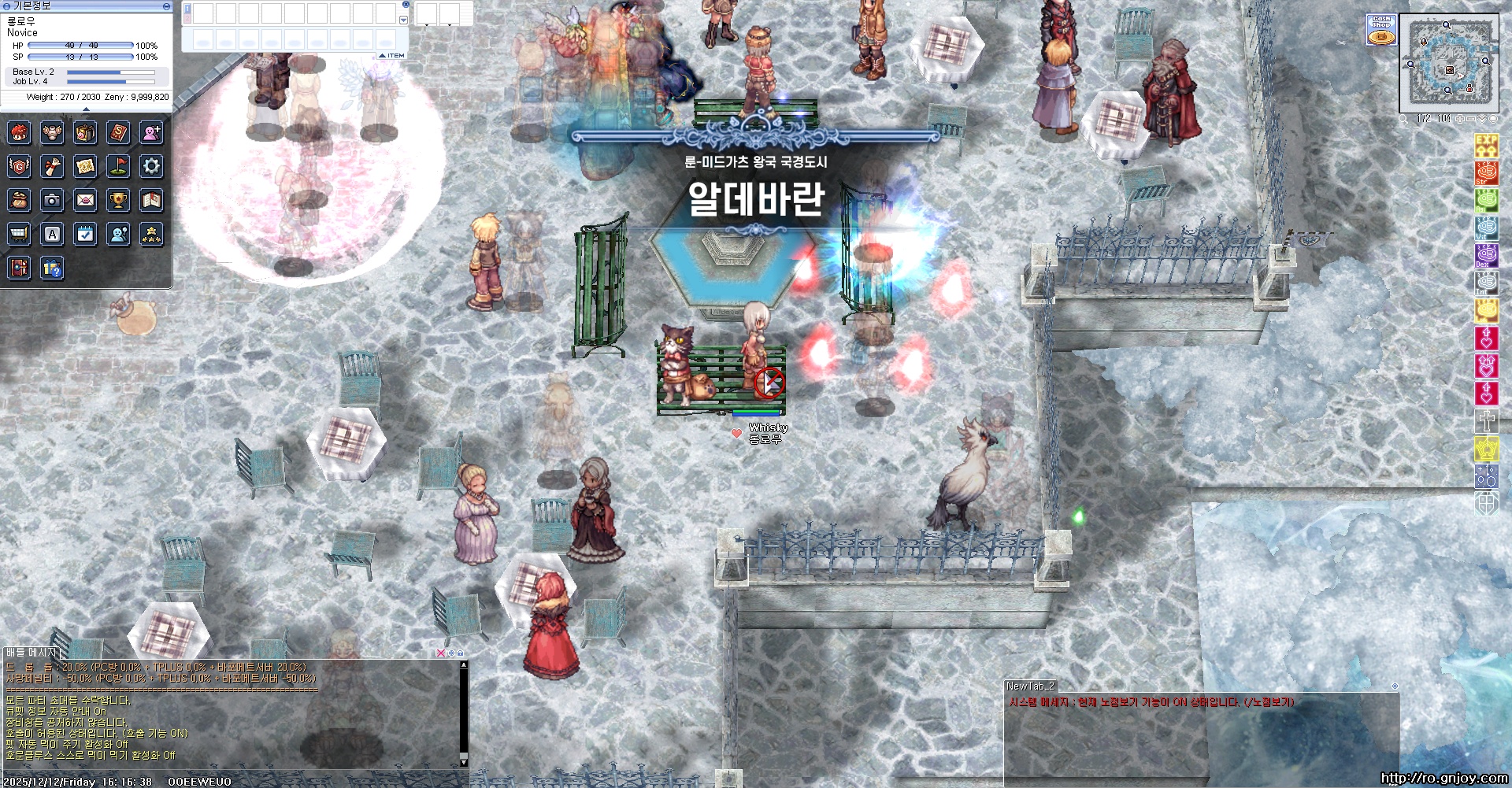Open the mail envelope icon
The height and width of the screenshot is (788, 1512).
(85, 201)
